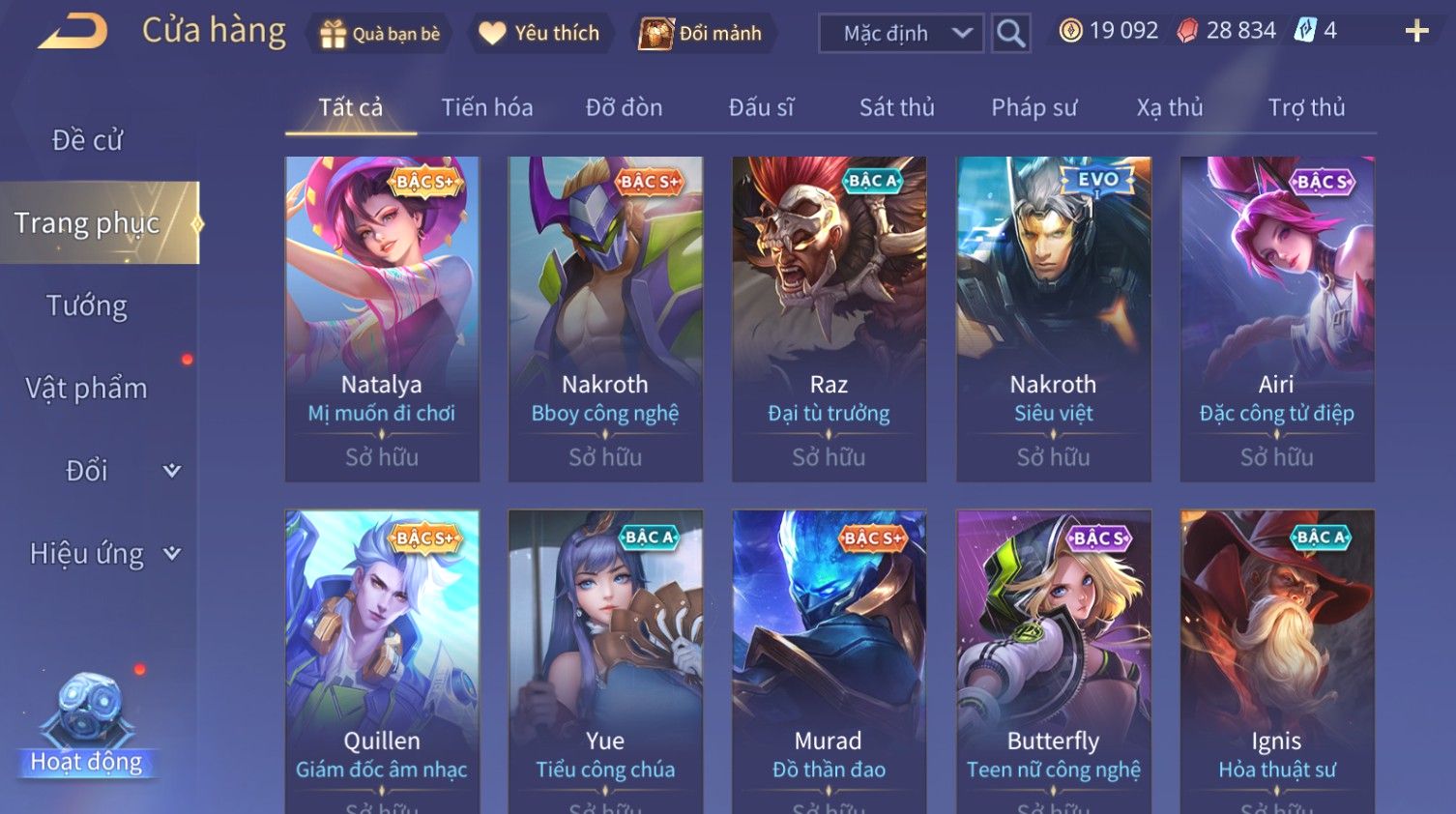
Task: Open the Tướng heroes section
Action: [87, 305]
